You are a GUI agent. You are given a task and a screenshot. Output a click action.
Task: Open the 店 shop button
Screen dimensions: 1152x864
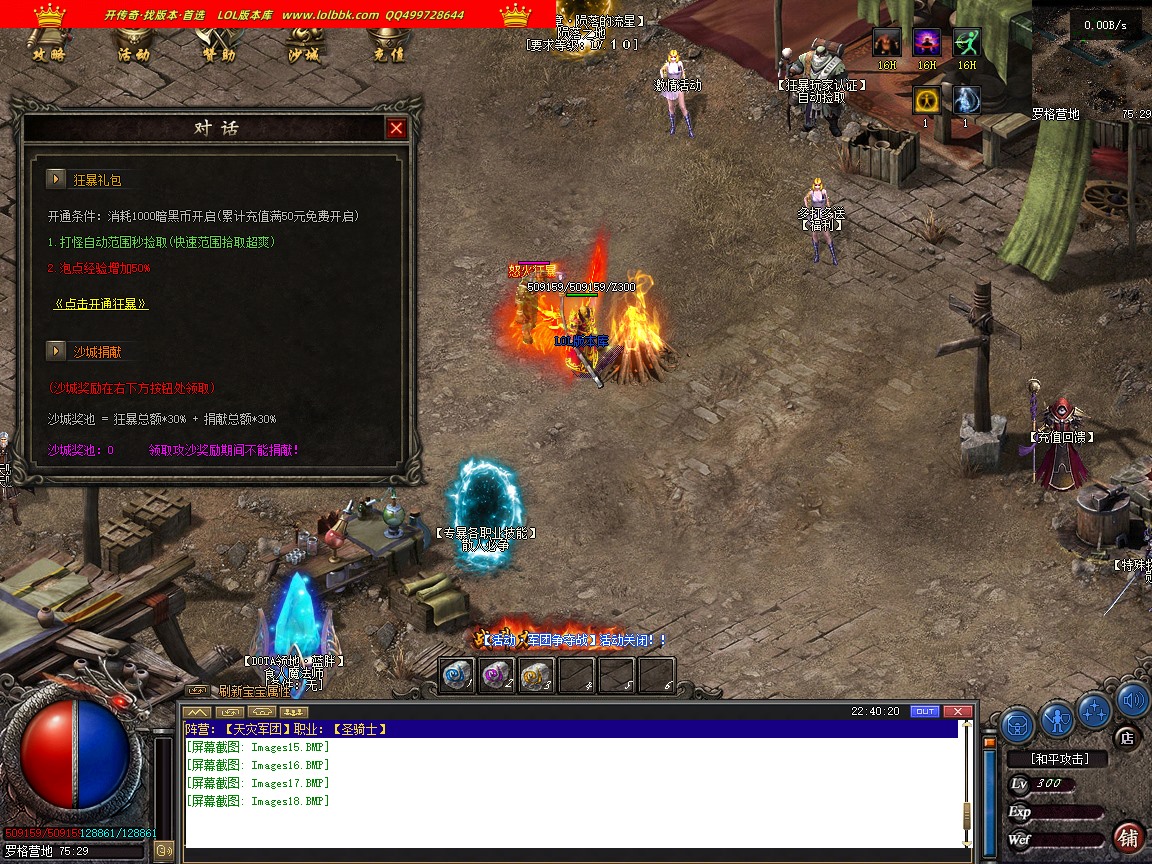1127,739
